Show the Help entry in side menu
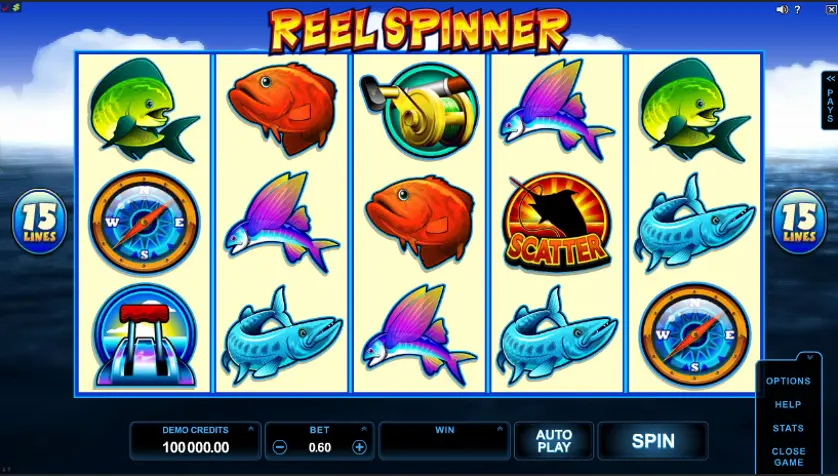The height and width of the screenshot is (476, 838). 788,405
